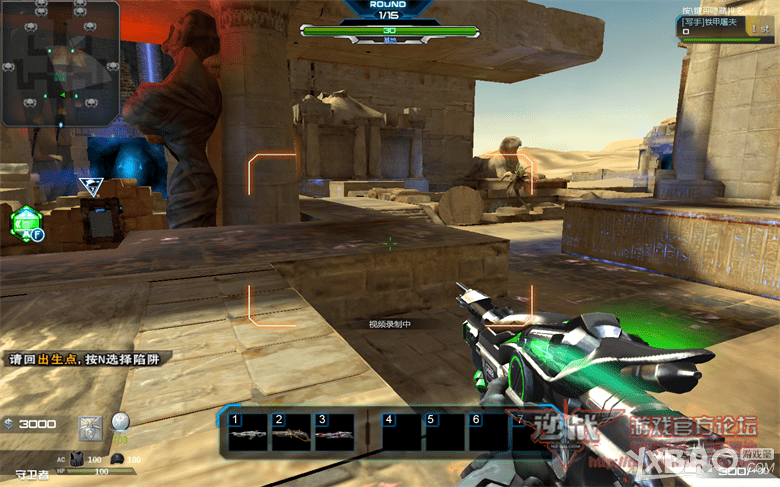Click the silver round medal icon

coord(120,422)
